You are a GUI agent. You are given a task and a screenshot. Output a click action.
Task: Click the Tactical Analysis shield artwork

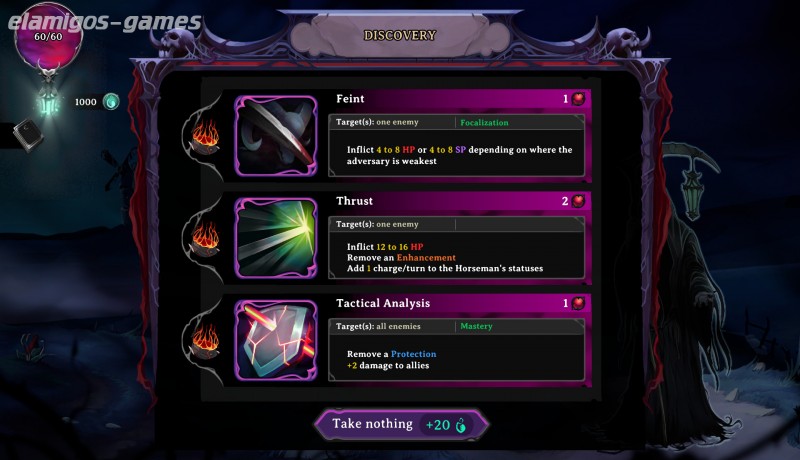tap(277, 340)
